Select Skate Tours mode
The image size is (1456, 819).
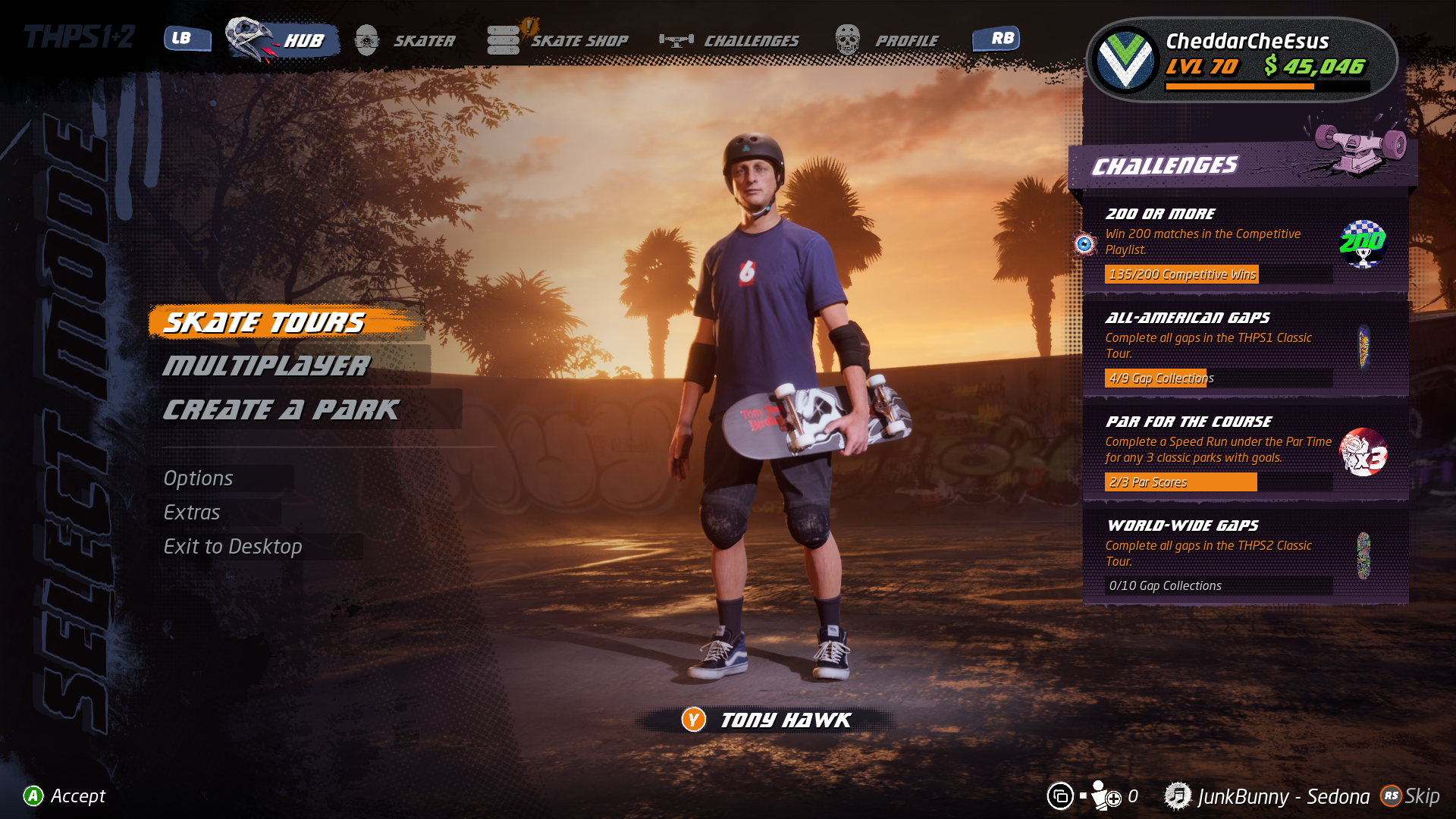coord(265,323)
